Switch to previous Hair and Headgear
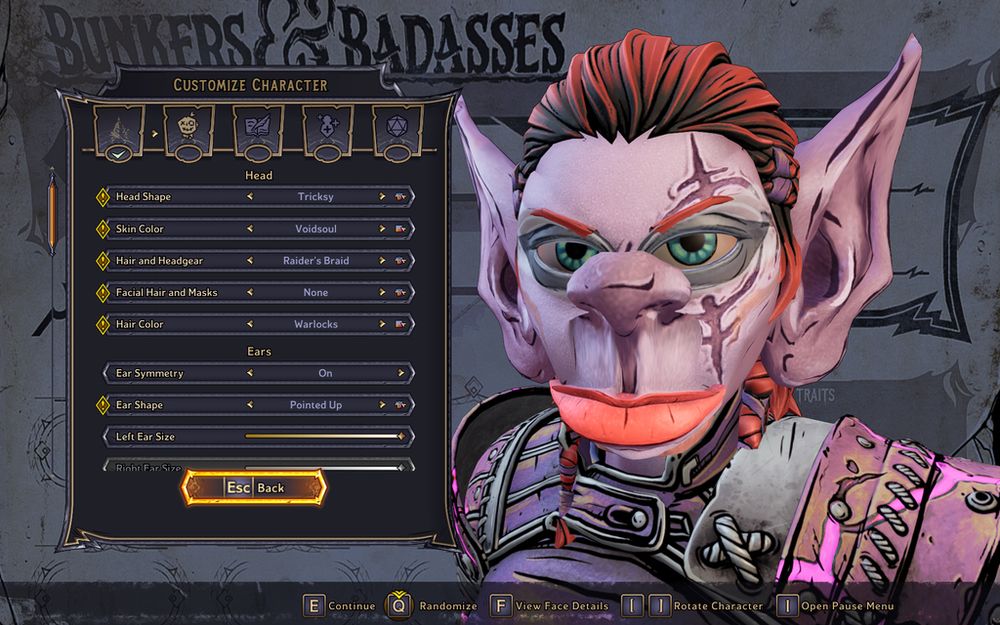This screenshot has width=1000, height=625. point(250,261)
